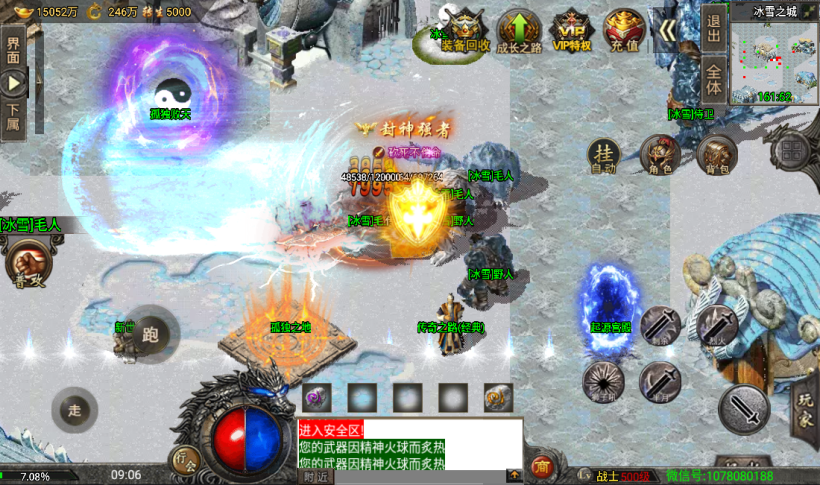Open the 行会 guild panel
820x485 pixels.
point(184,461)
